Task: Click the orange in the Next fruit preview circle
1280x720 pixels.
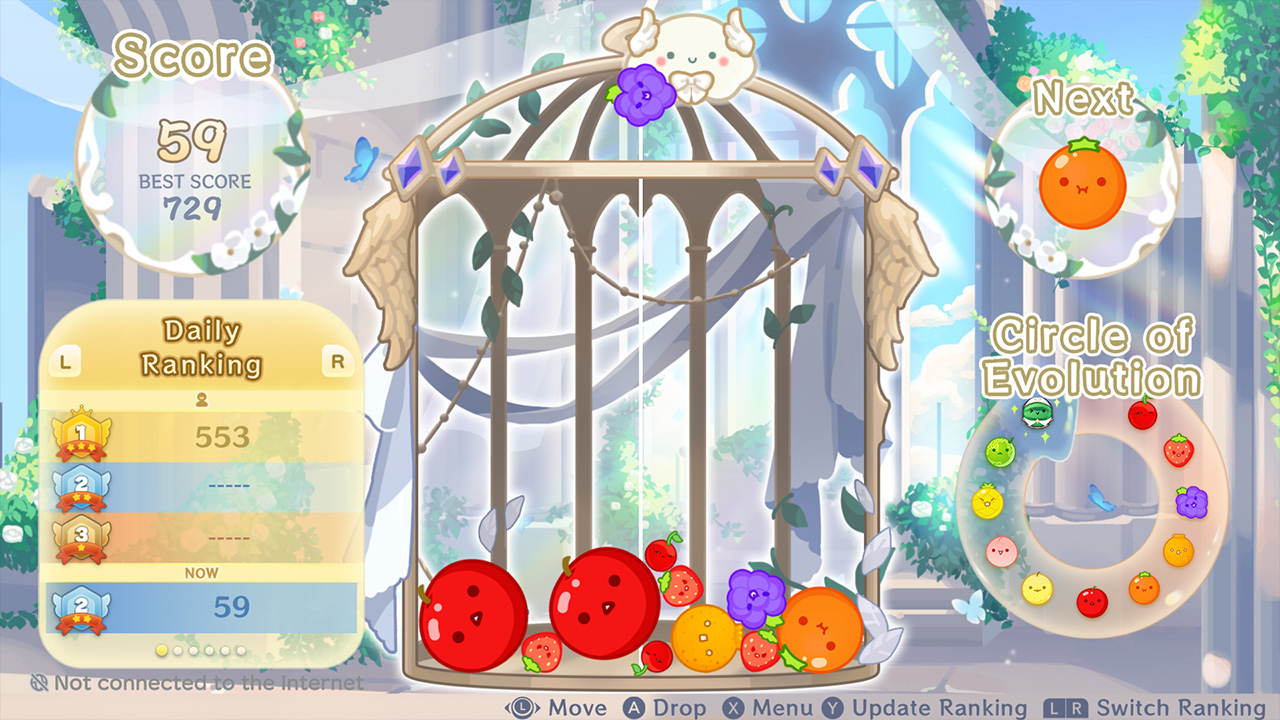Action: (x=1085, y=185)
